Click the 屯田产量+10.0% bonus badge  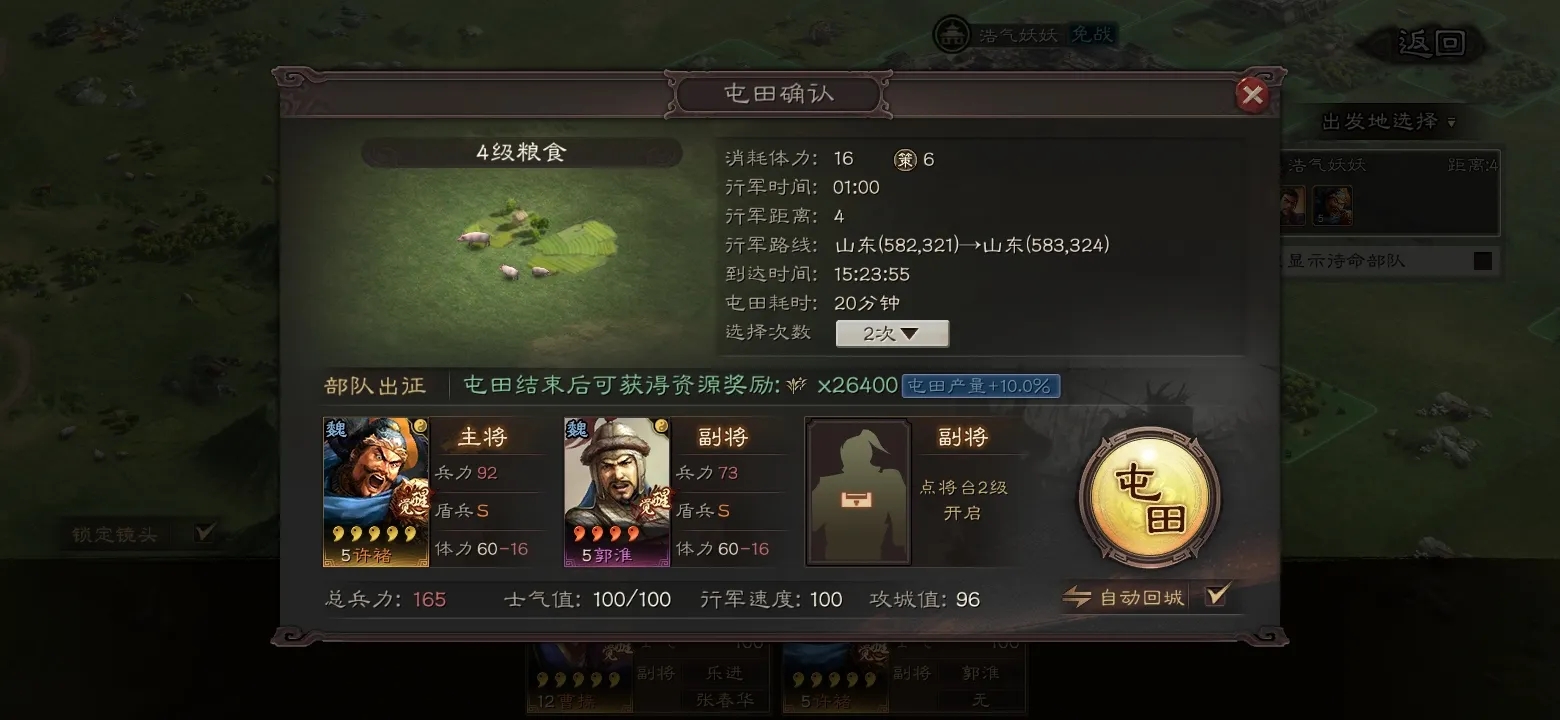point(981,383)
